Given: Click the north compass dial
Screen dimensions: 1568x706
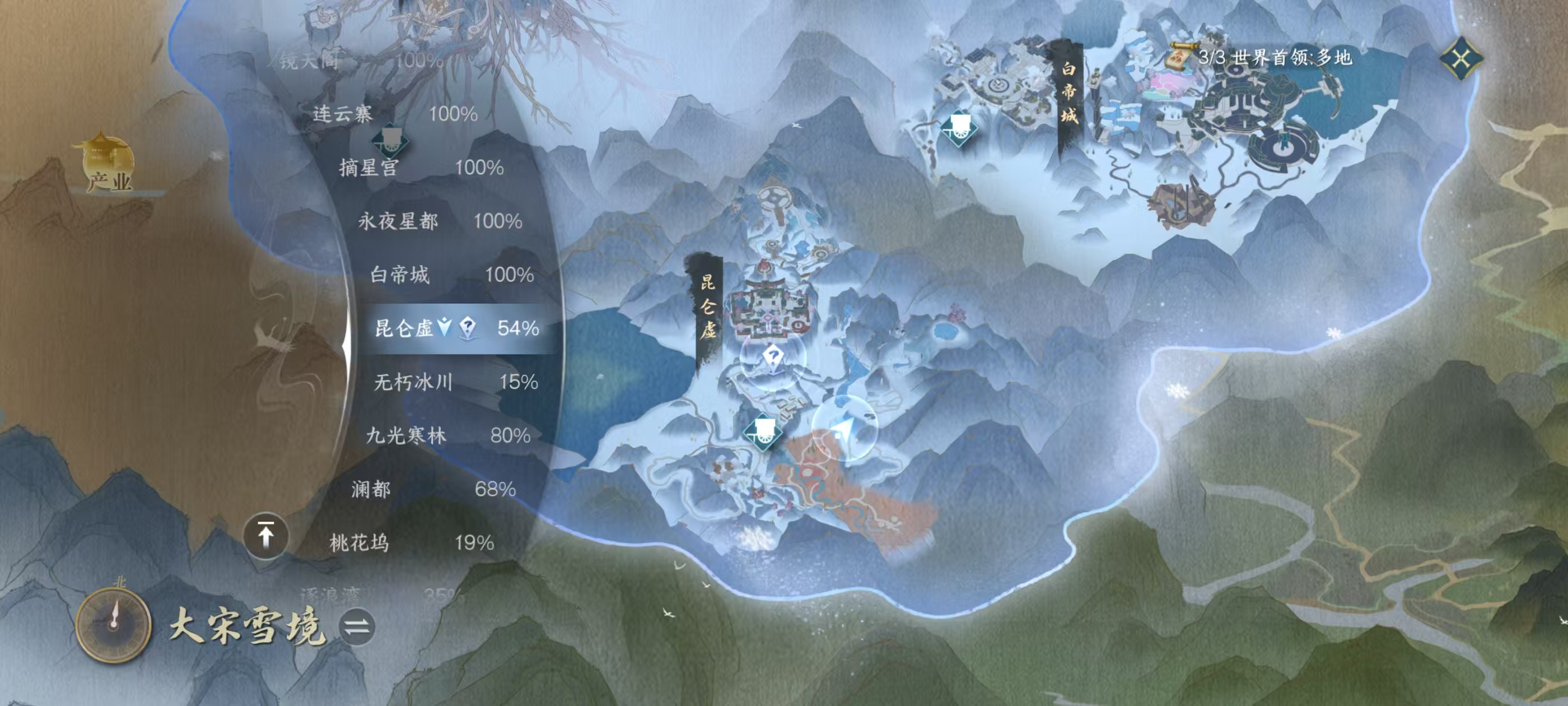Looking at the screenshot, I should [x=114, y=625].
